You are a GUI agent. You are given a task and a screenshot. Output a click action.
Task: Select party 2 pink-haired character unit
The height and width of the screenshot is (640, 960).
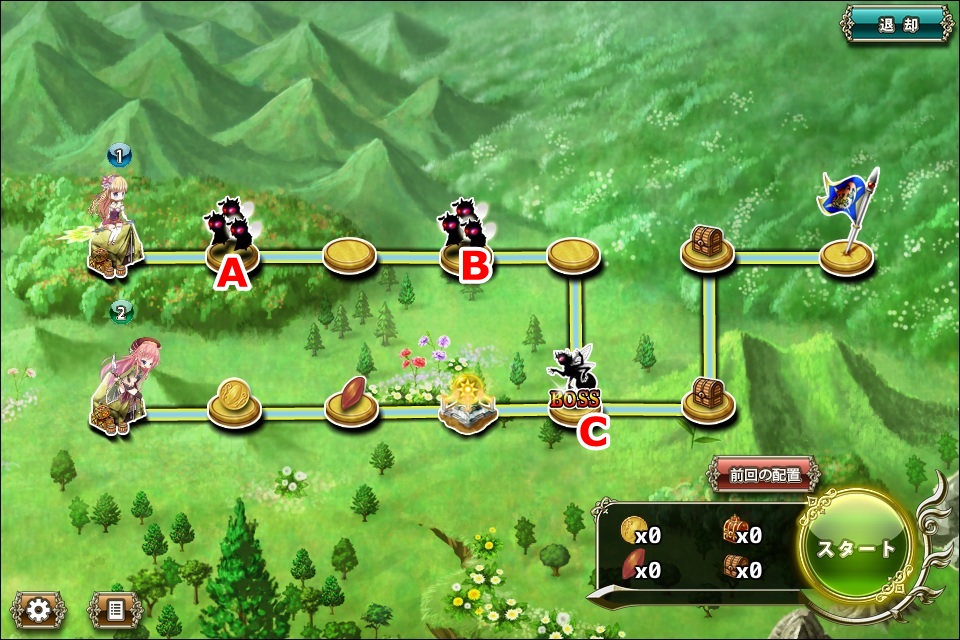click(122, 385)
